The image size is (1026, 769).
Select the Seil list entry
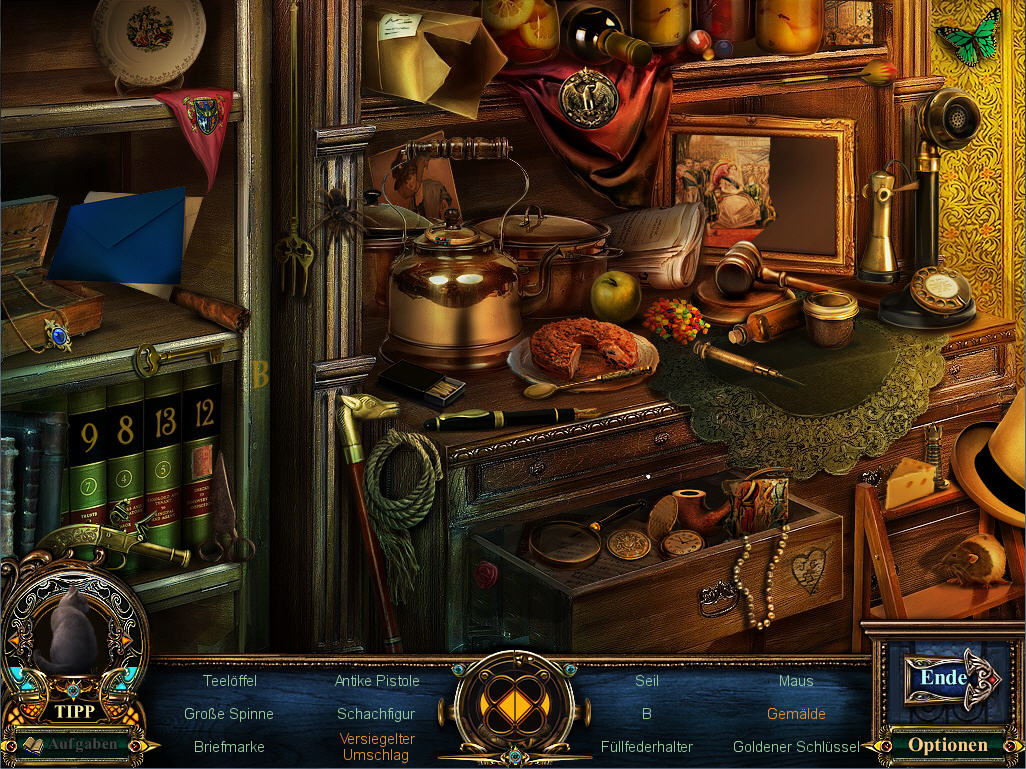pos(647,680)
